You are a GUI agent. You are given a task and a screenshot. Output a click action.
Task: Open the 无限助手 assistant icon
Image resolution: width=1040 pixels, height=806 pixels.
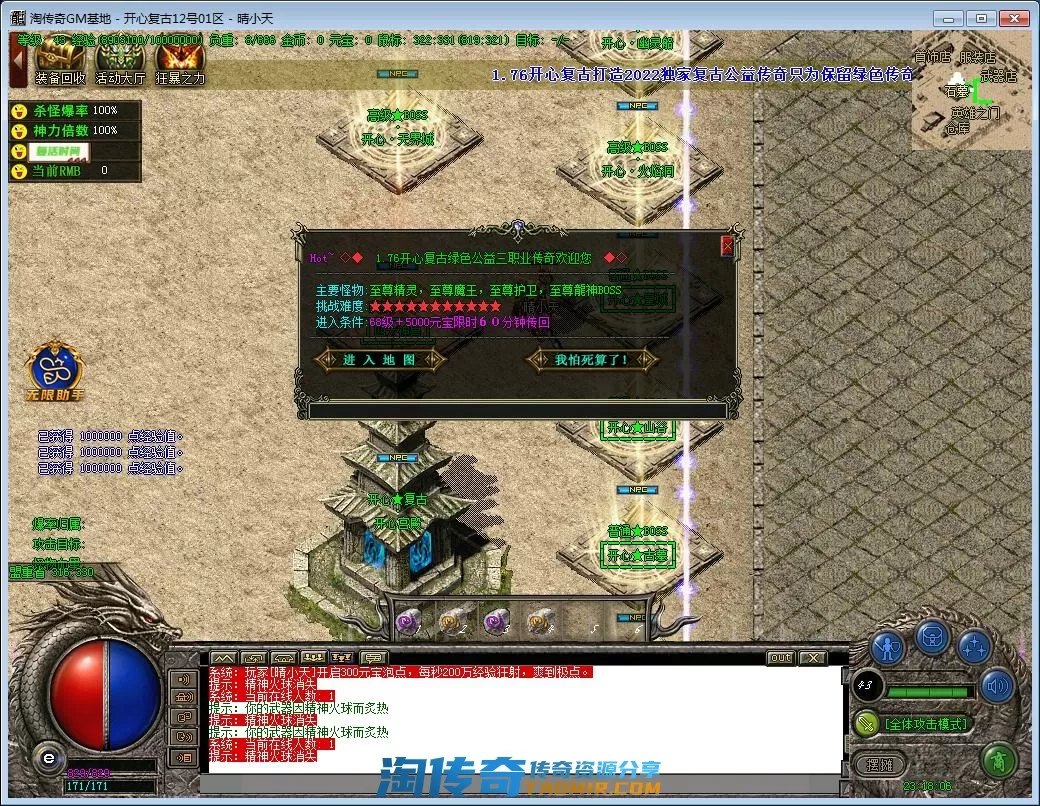[55, 370]
